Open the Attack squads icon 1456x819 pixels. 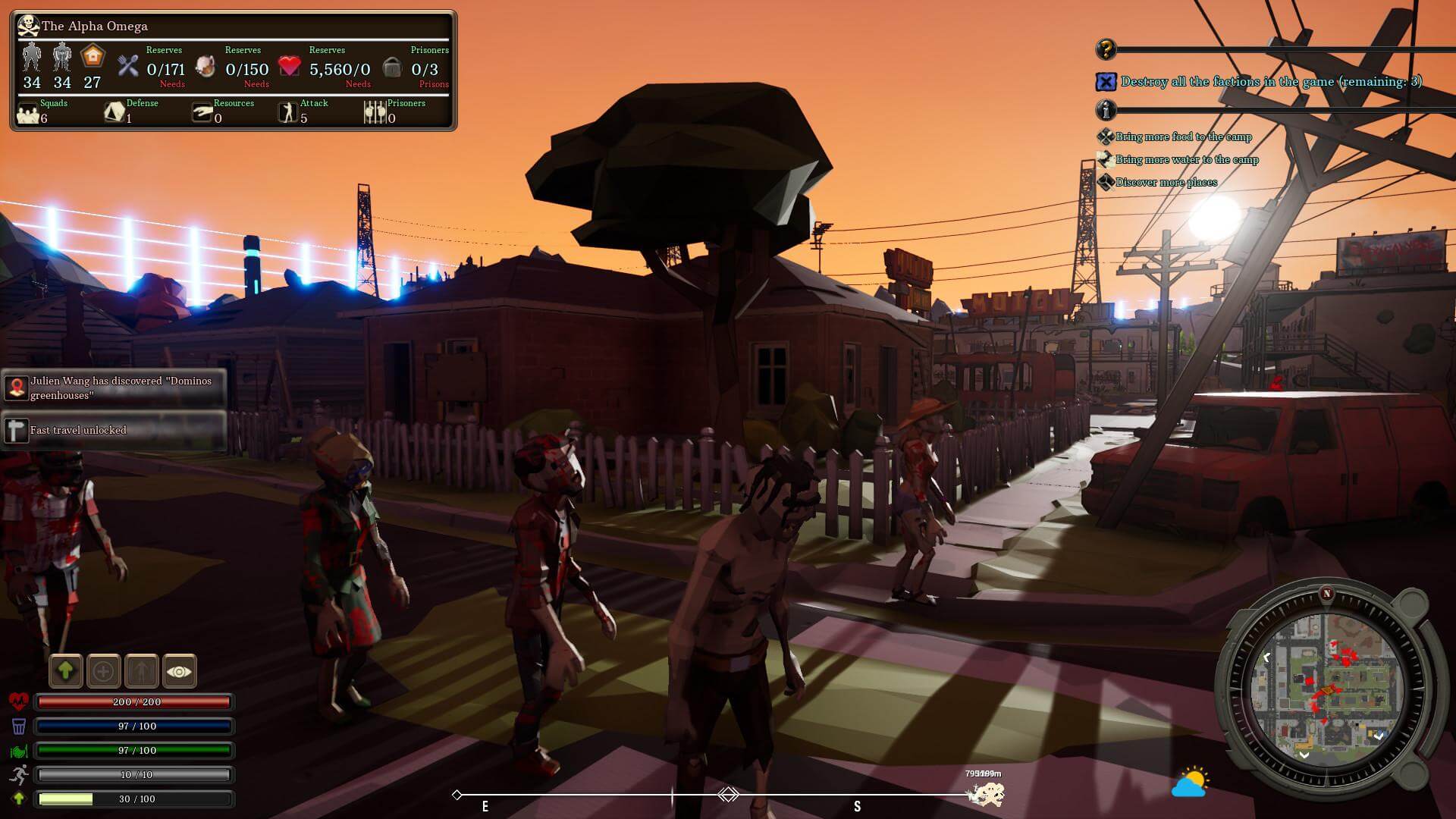coord(288,113)
